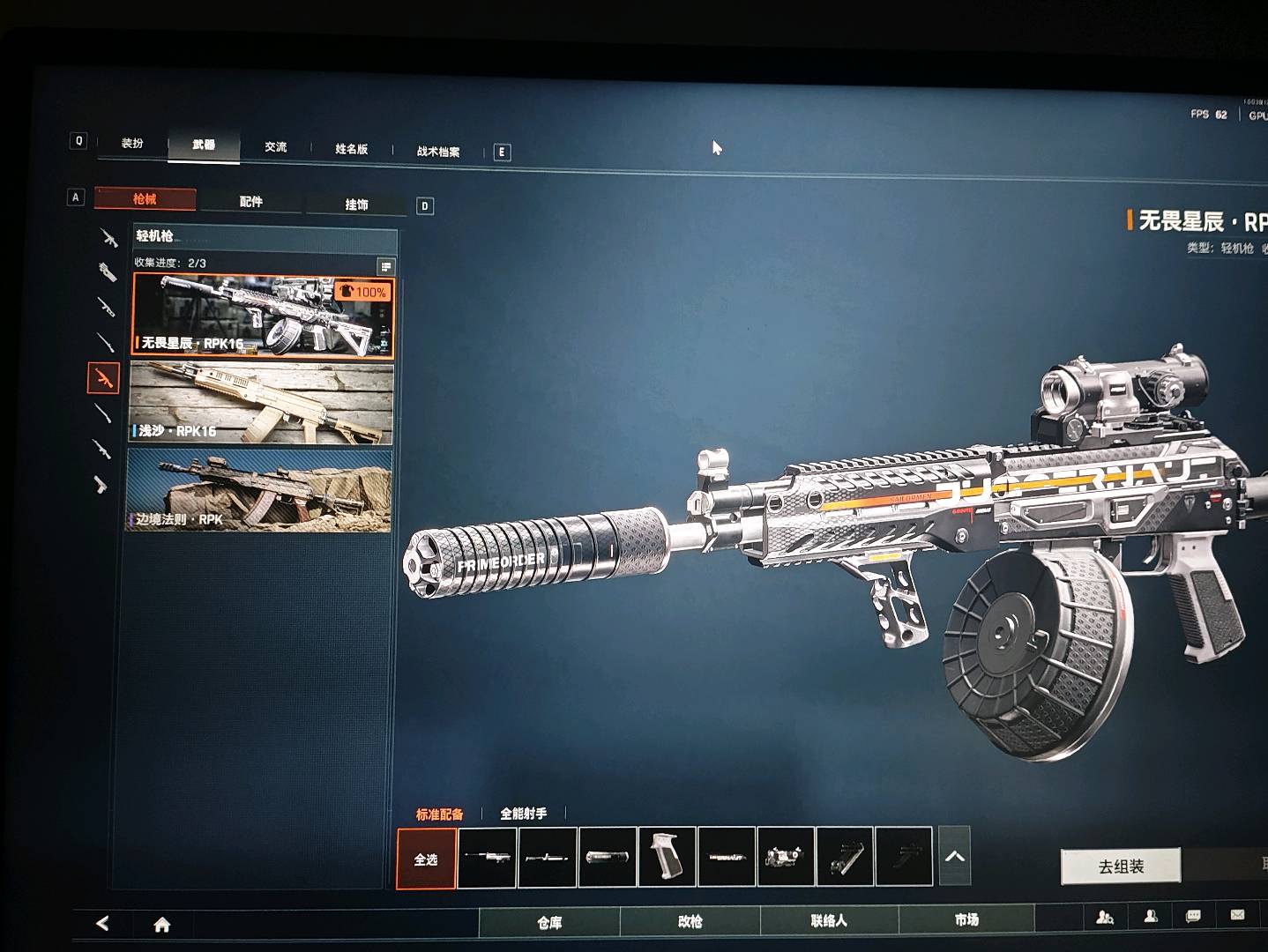Click the 全选 select-all button
The image size is (1268, 952).
point(426,859)
